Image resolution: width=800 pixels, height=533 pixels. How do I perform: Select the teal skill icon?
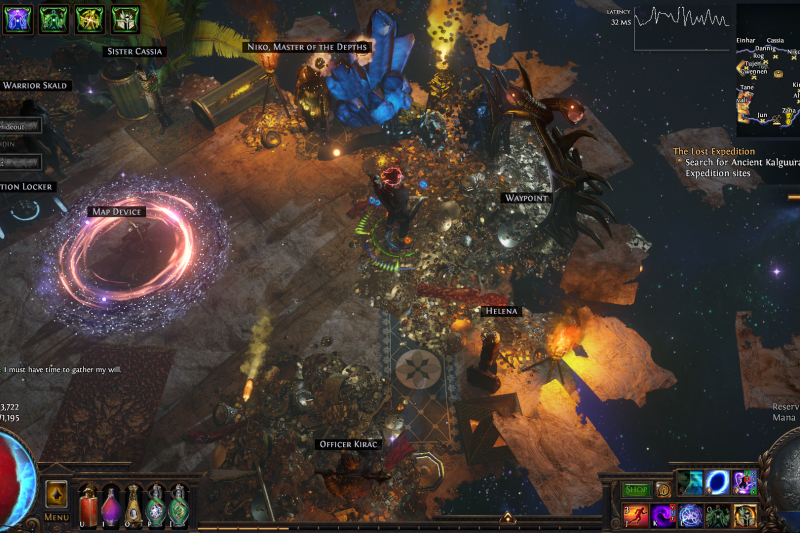[x=690, y=483]
